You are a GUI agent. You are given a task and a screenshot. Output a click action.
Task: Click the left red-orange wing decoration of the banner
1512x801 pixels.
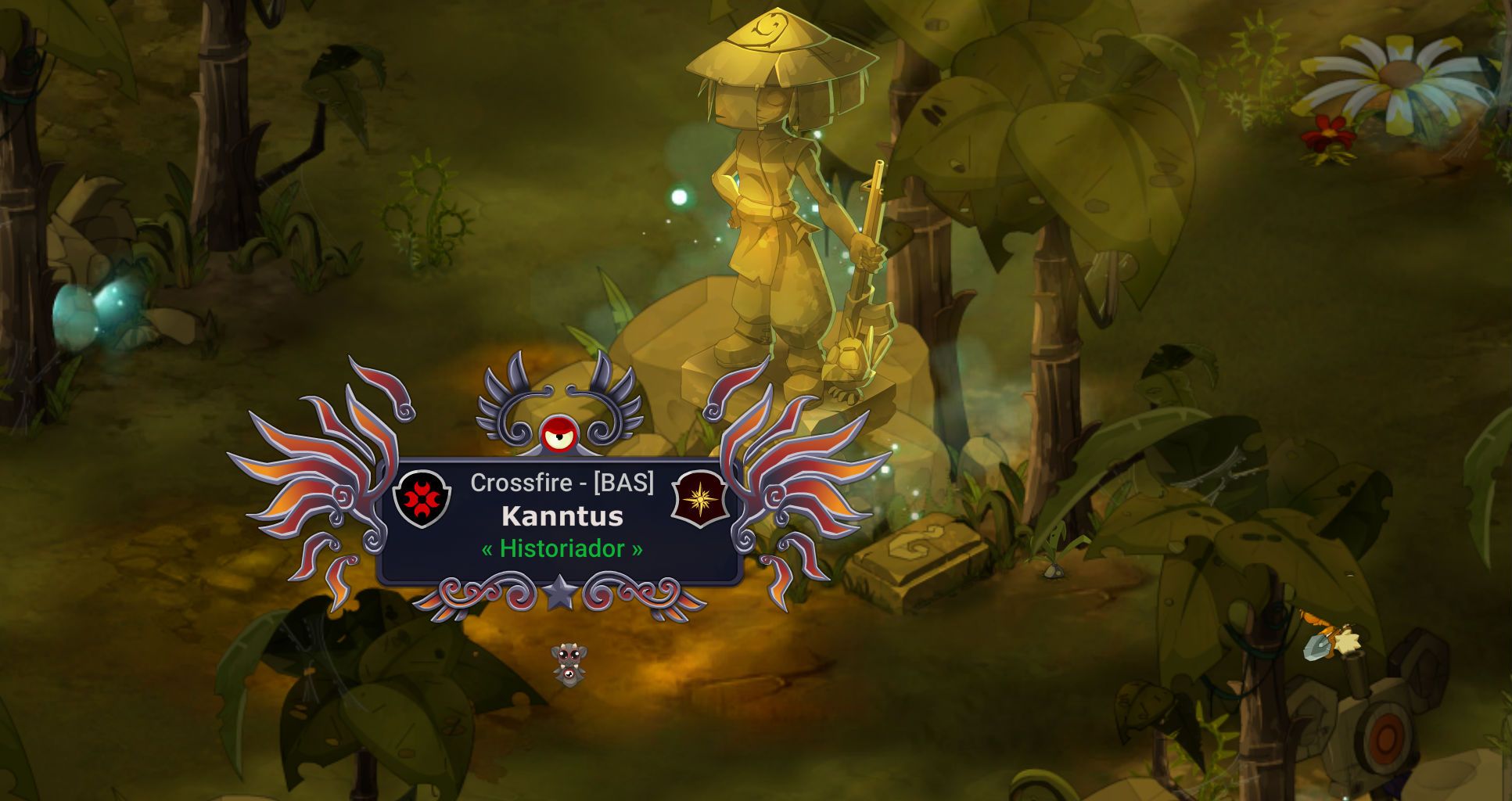pos(313,469)
